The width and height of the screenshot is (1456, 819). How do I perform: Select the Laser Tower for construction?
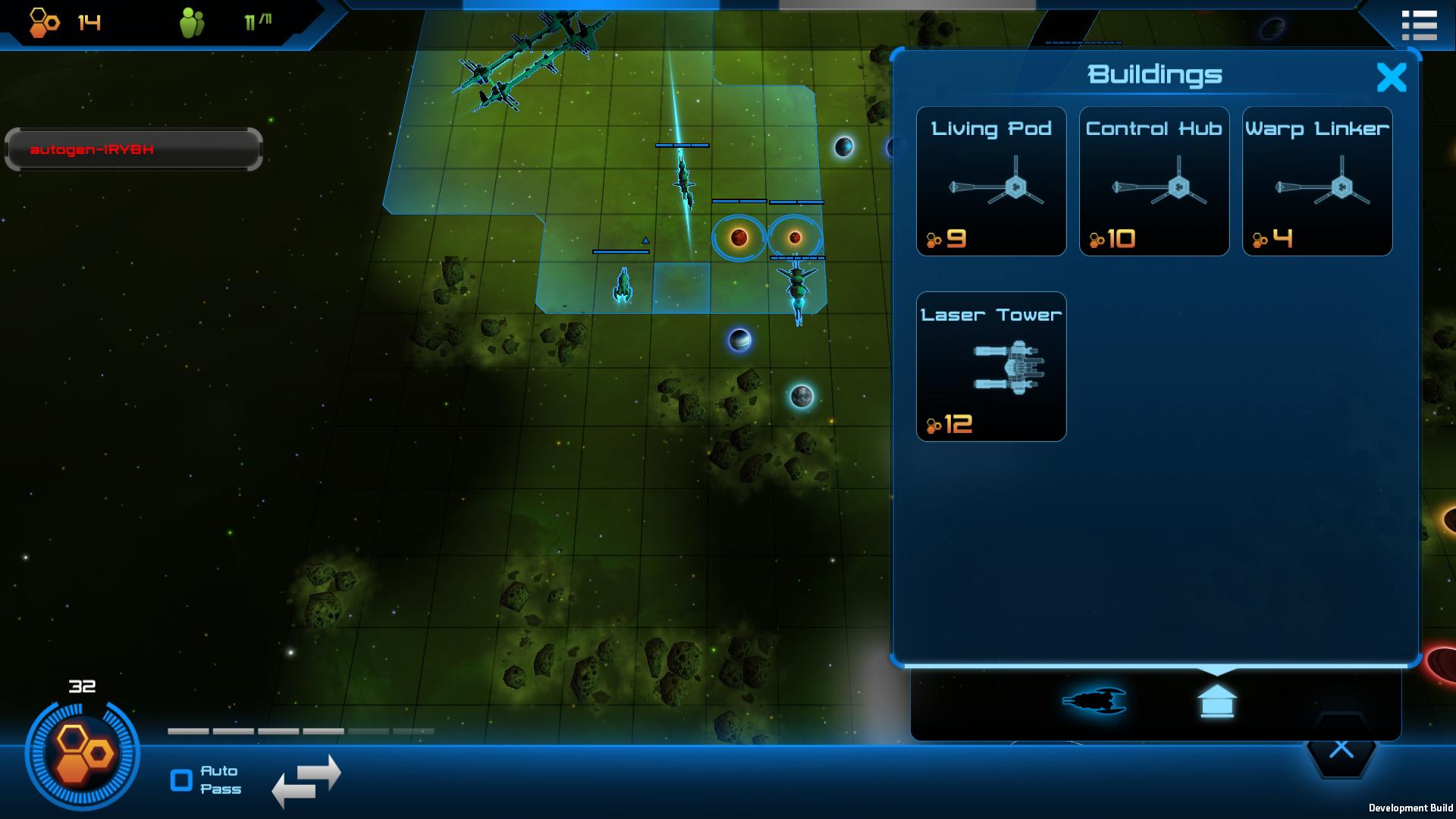[991, 366]
